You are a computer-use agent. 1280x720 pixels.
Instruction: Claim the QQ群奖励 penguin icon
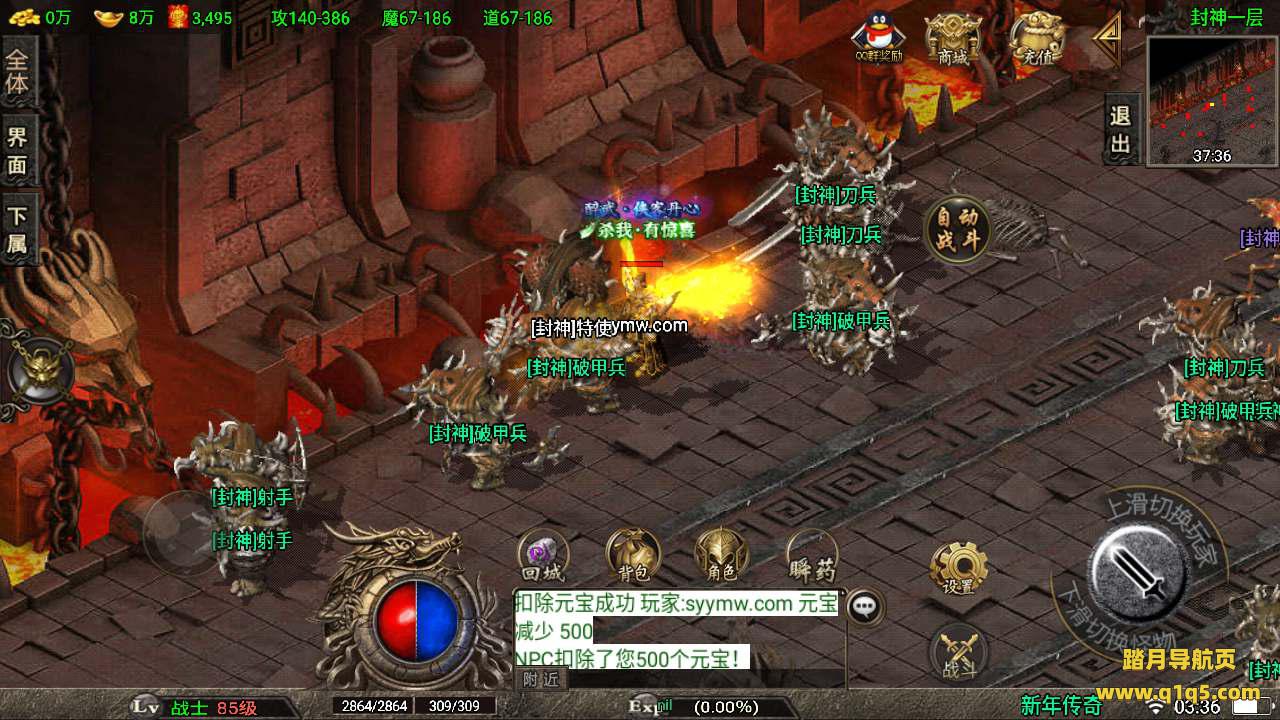click(877, 38)
